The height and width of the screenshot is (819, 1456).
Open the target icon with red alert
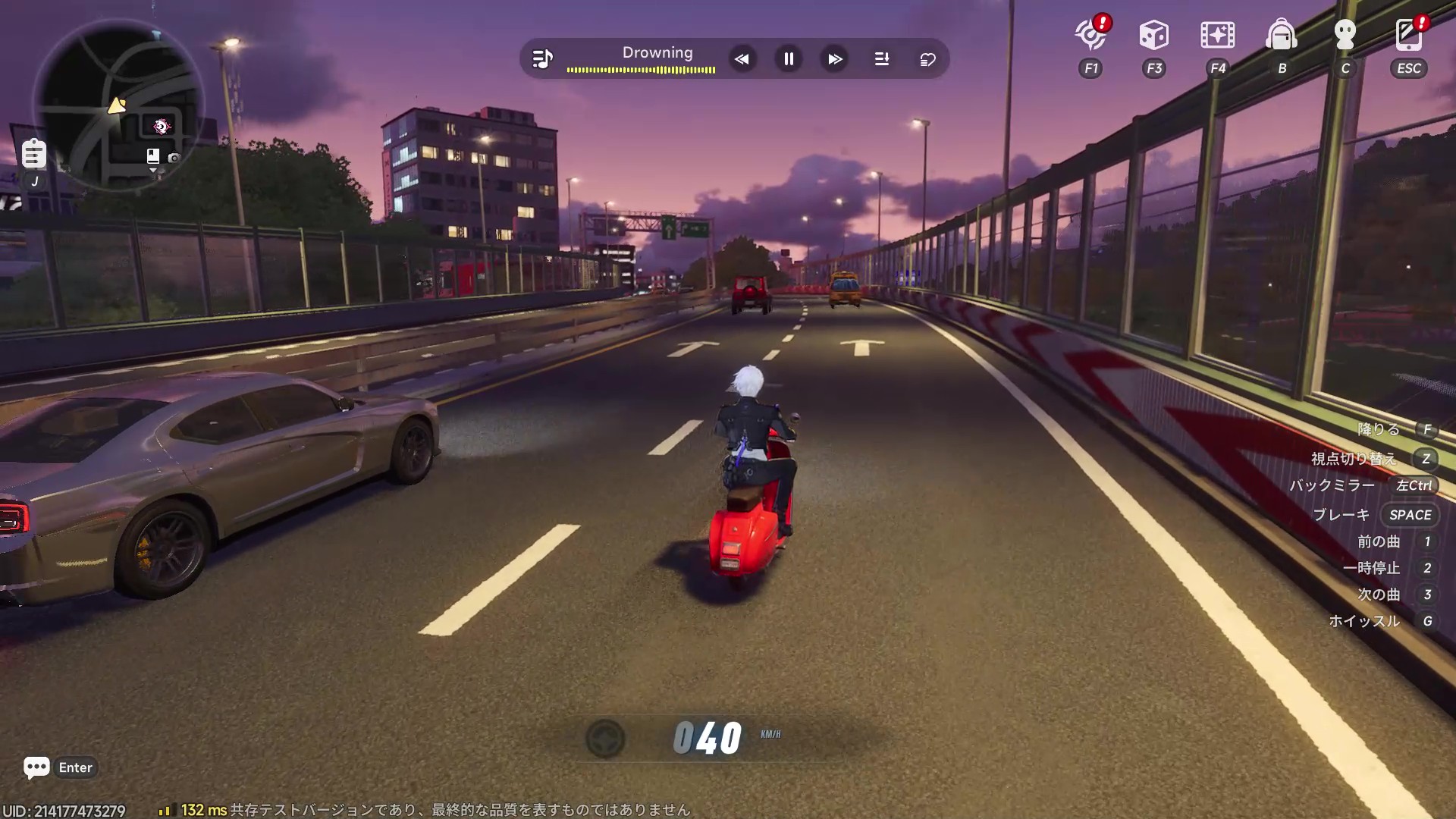[x=1091, y=35]
